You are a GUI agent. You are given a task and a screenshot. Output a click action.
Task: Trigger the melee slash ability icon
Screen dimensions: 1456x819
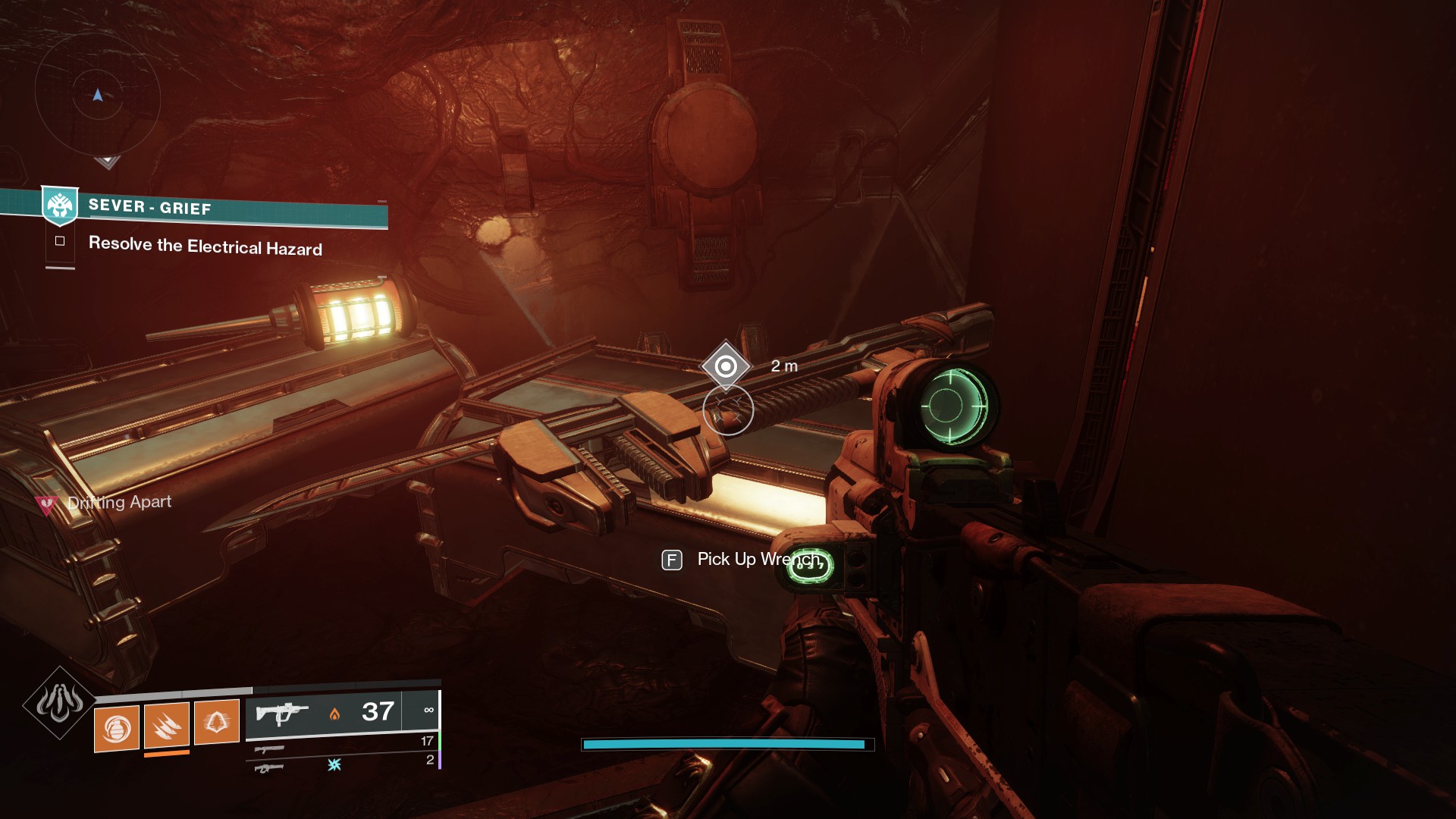pyautogui.click(x=166, y=726)
